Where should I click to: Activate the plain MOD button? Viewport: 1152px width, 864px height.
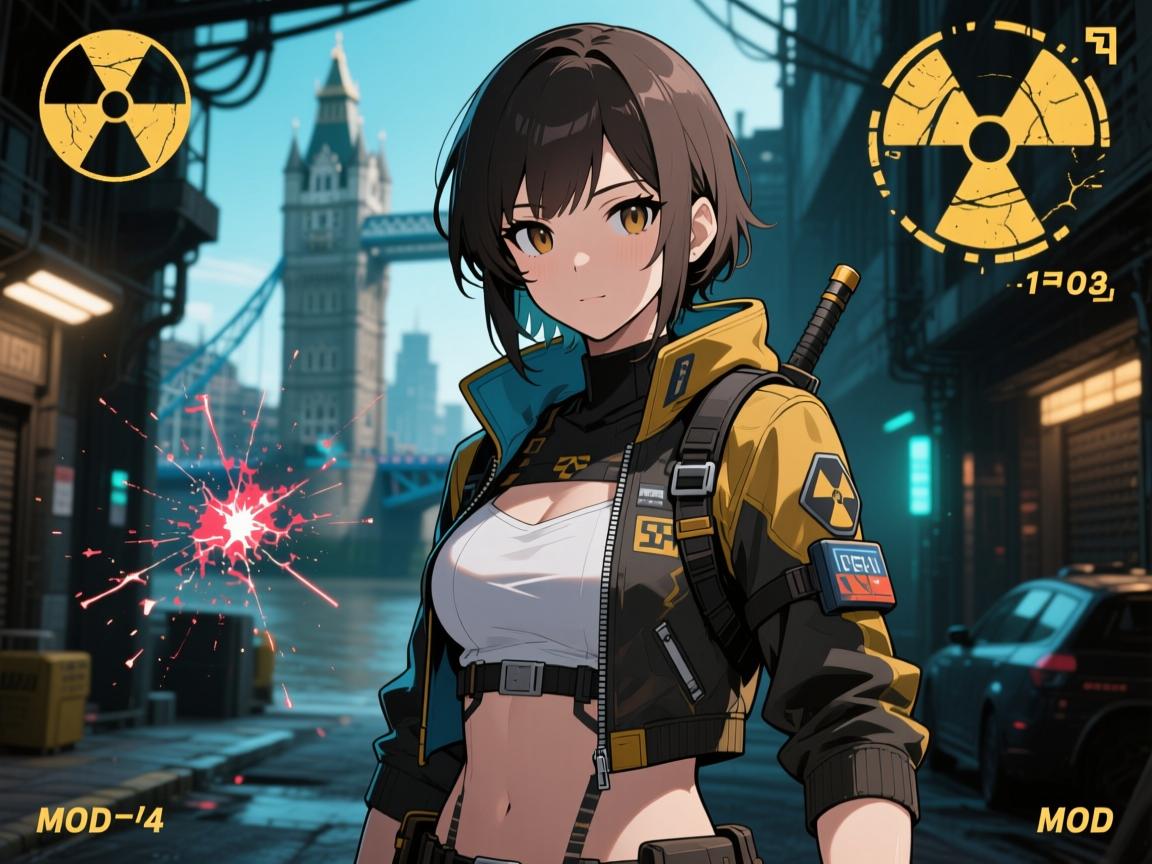click(x=1074, y=821)
